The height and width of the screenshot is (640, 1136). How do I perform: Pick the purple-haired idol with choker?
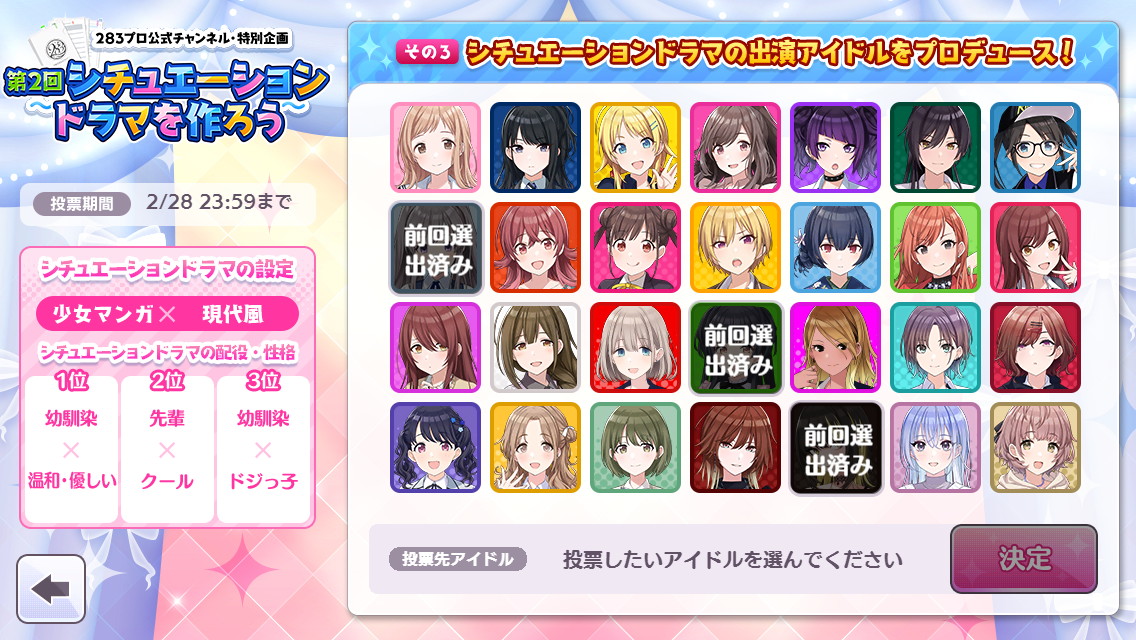click(x=835, y=147)
